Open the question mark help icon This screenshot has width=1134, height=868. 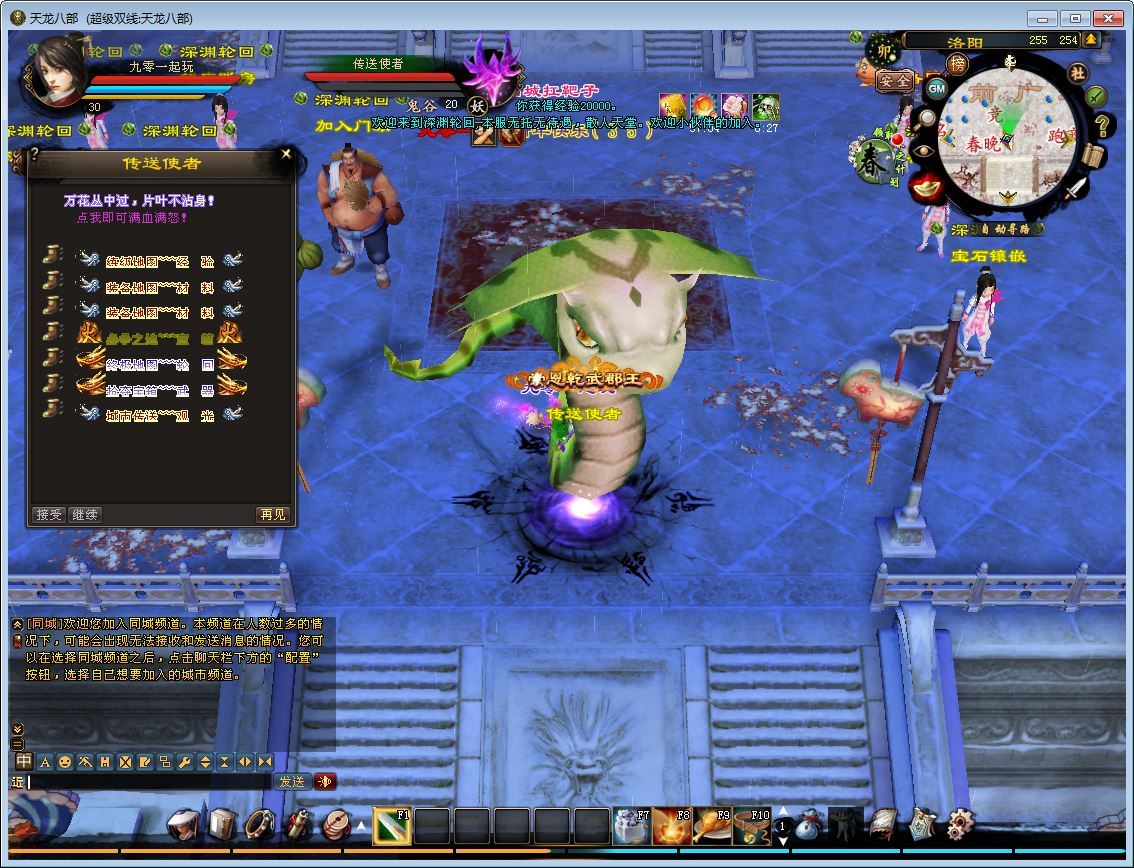pos(1102,126)
